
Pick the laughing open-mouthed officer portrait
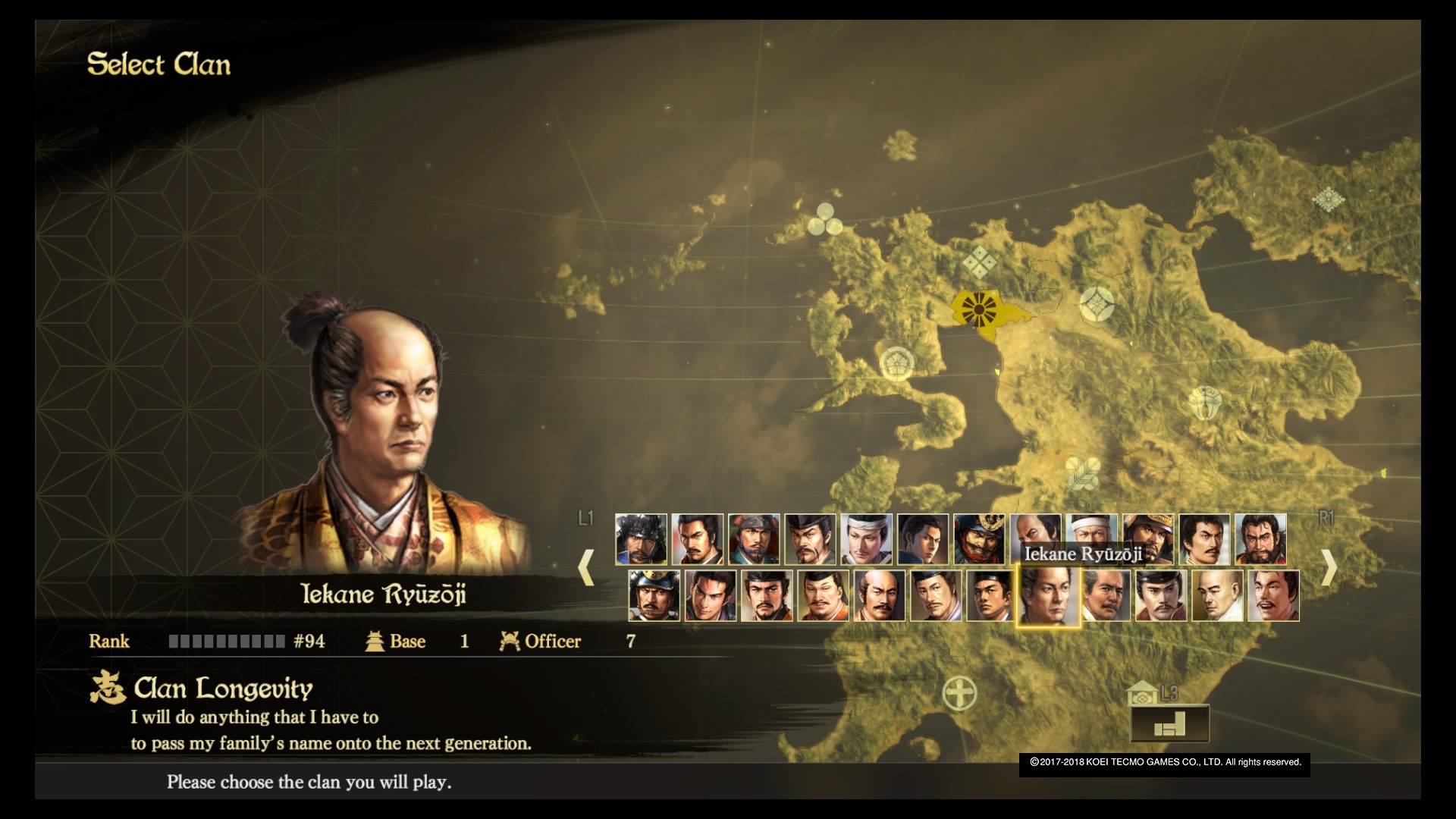pos(1273,596)
